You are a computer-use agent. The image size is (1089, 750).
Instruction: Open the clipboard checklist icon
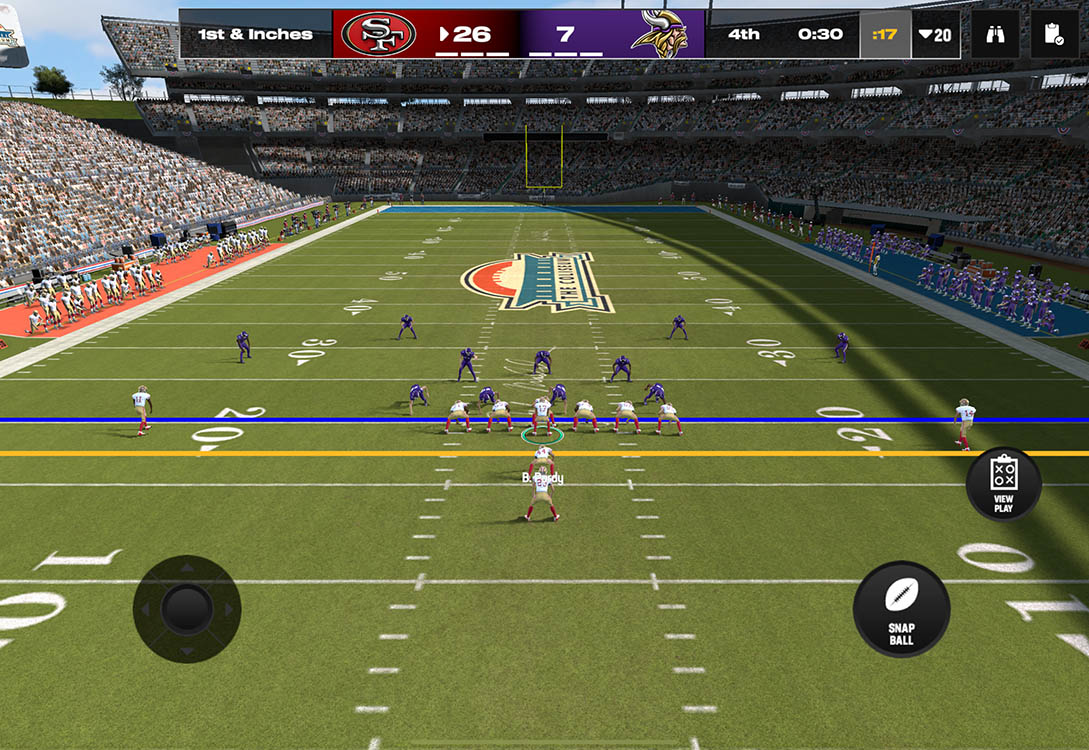coord(1054,35)
